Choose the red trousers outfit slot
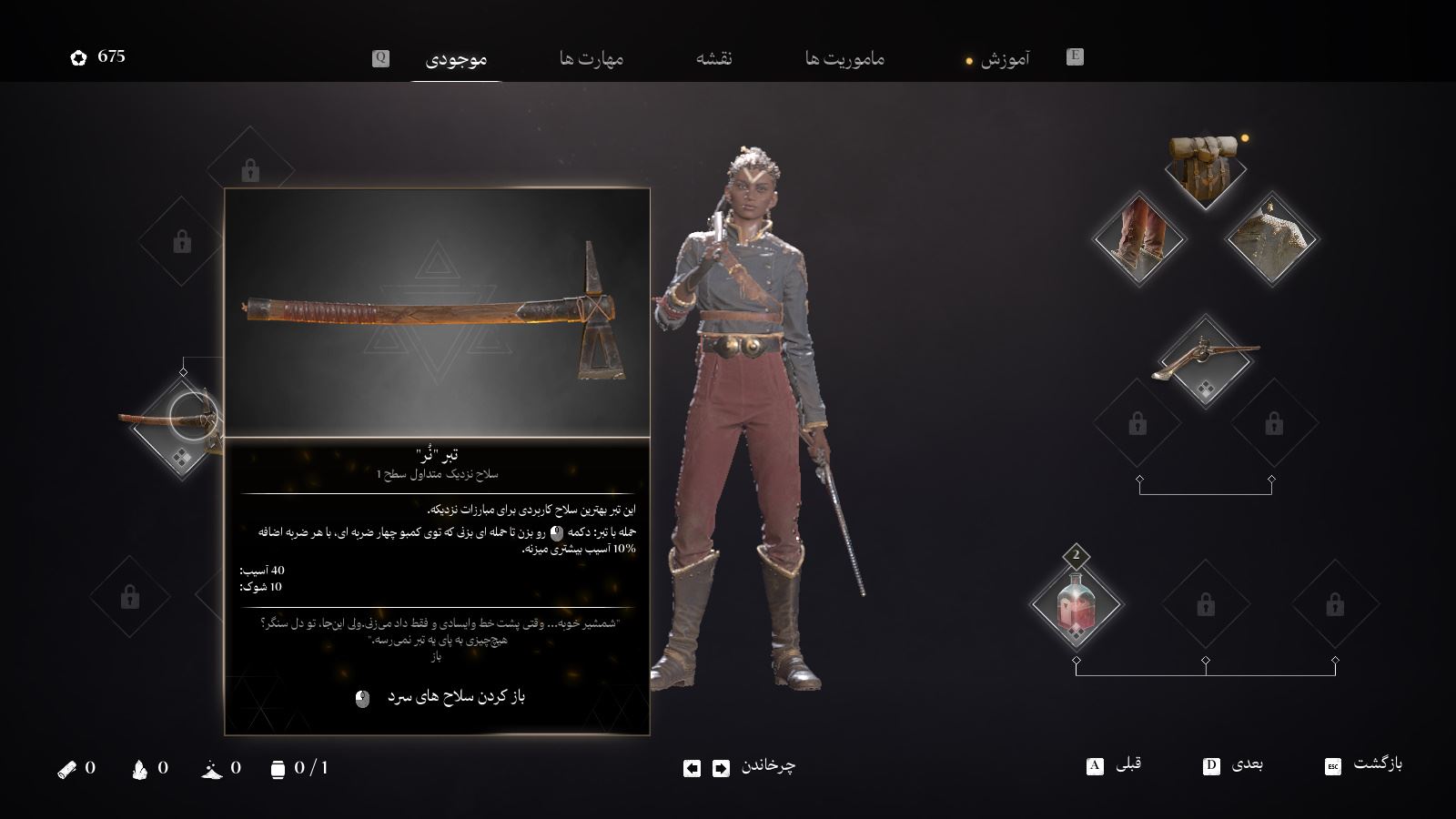 coord(1139,238)
